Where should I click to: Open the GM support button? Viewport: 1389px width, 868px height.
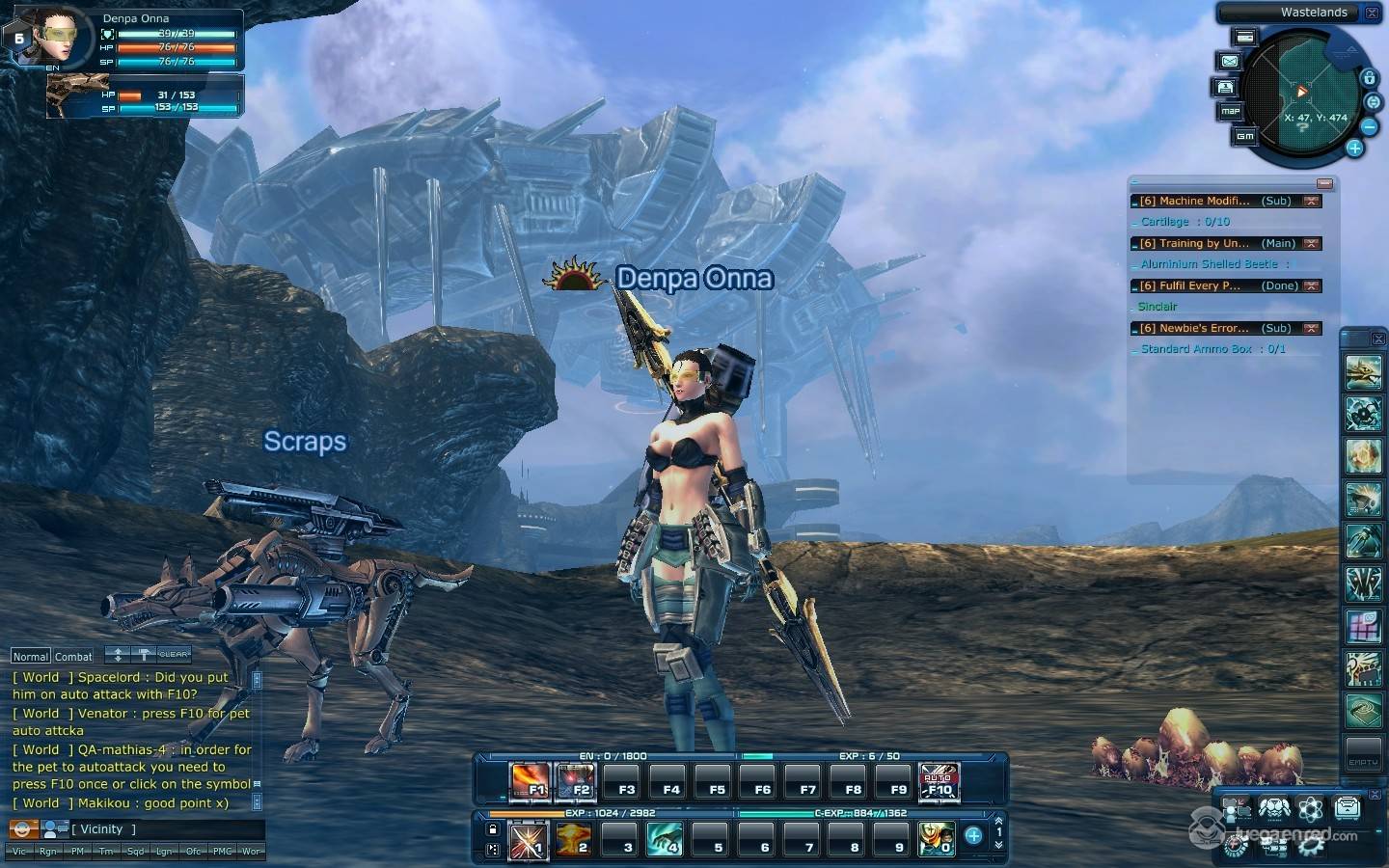pyautogui.click(x=1245, y=136)
